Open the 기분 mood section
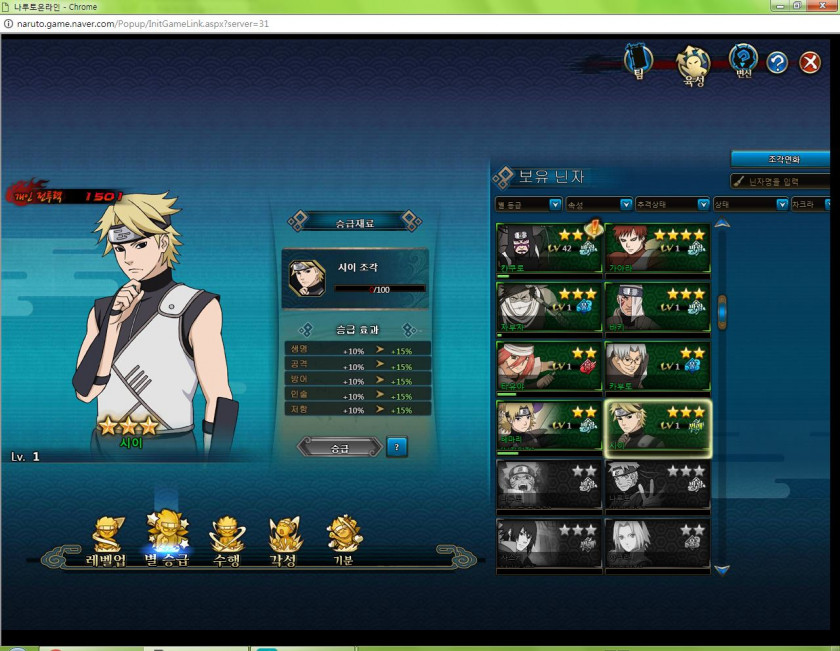Viewport: 840px width, 651px height. (343, 541)
